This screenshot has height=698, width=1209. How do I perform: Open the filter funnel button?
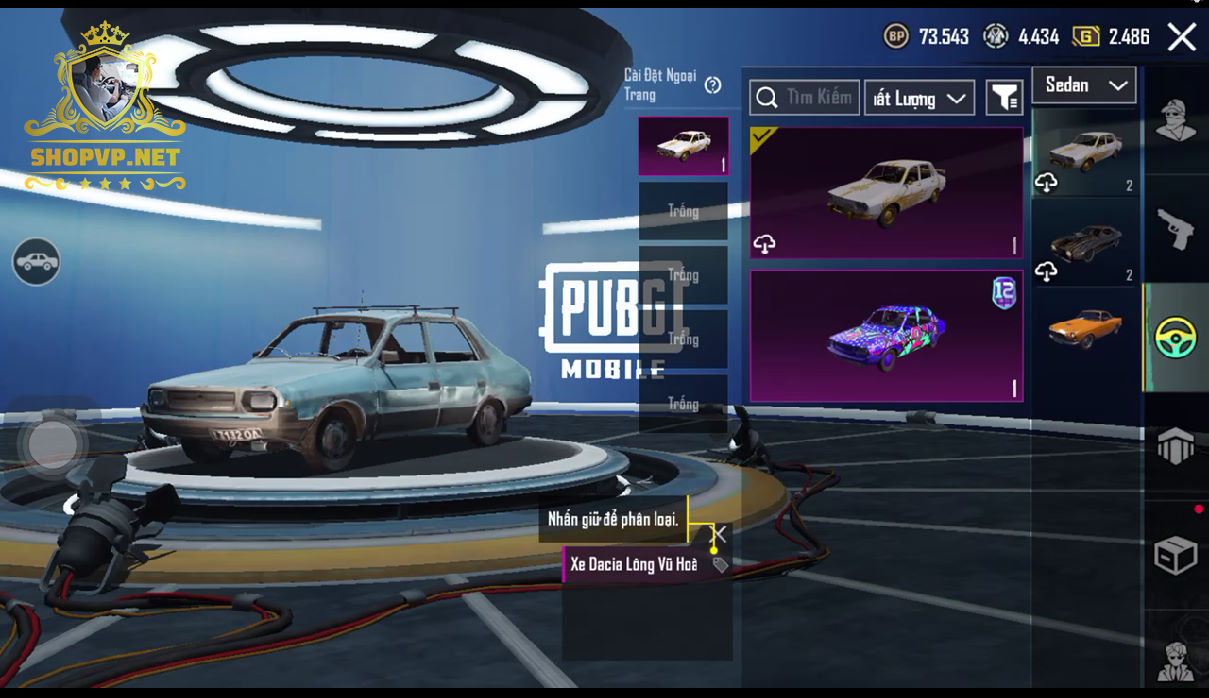click(x=1004, y=97)
